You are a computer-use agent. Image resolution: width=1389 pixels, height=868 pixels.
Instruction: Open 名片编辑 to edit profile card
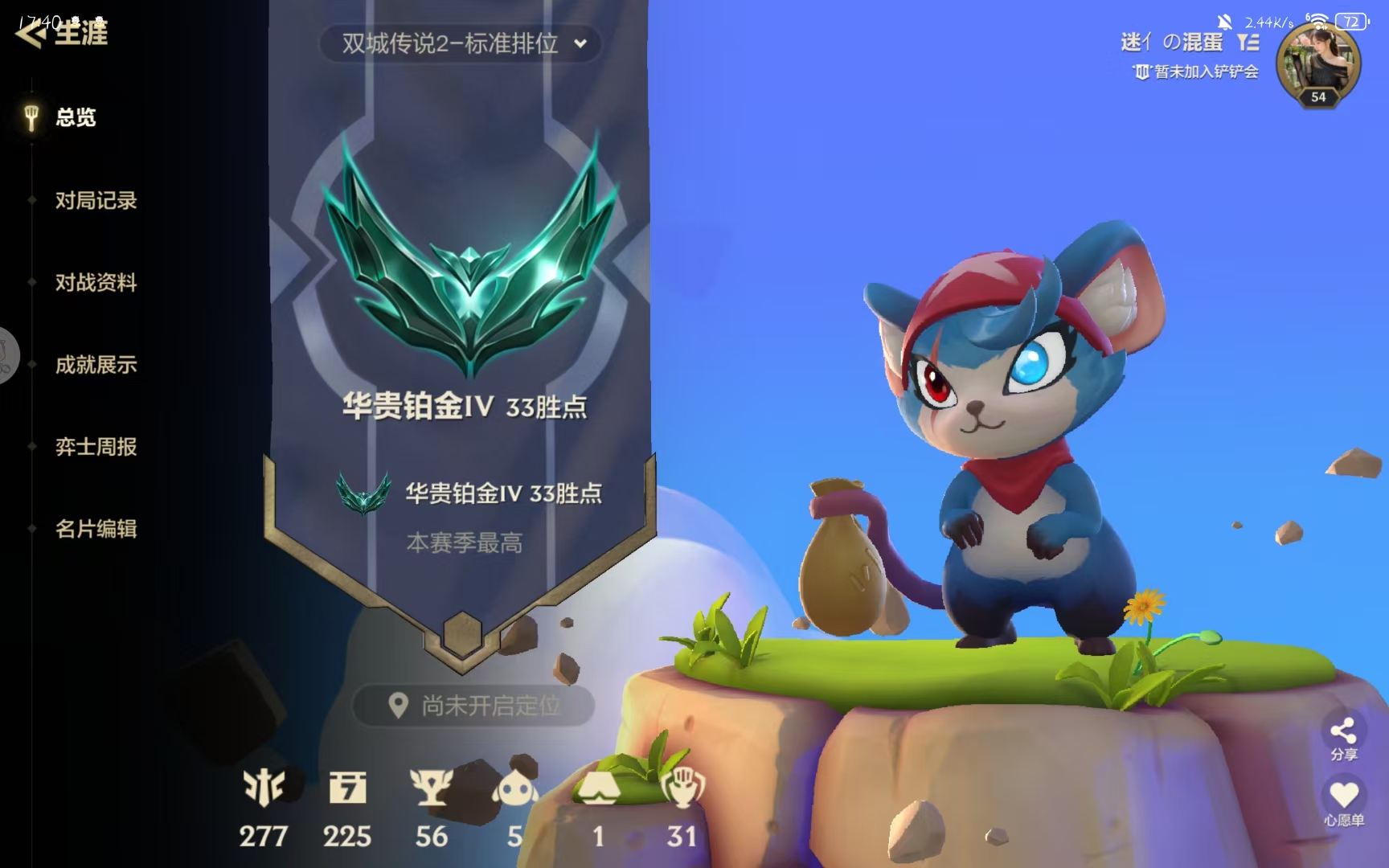94,529
